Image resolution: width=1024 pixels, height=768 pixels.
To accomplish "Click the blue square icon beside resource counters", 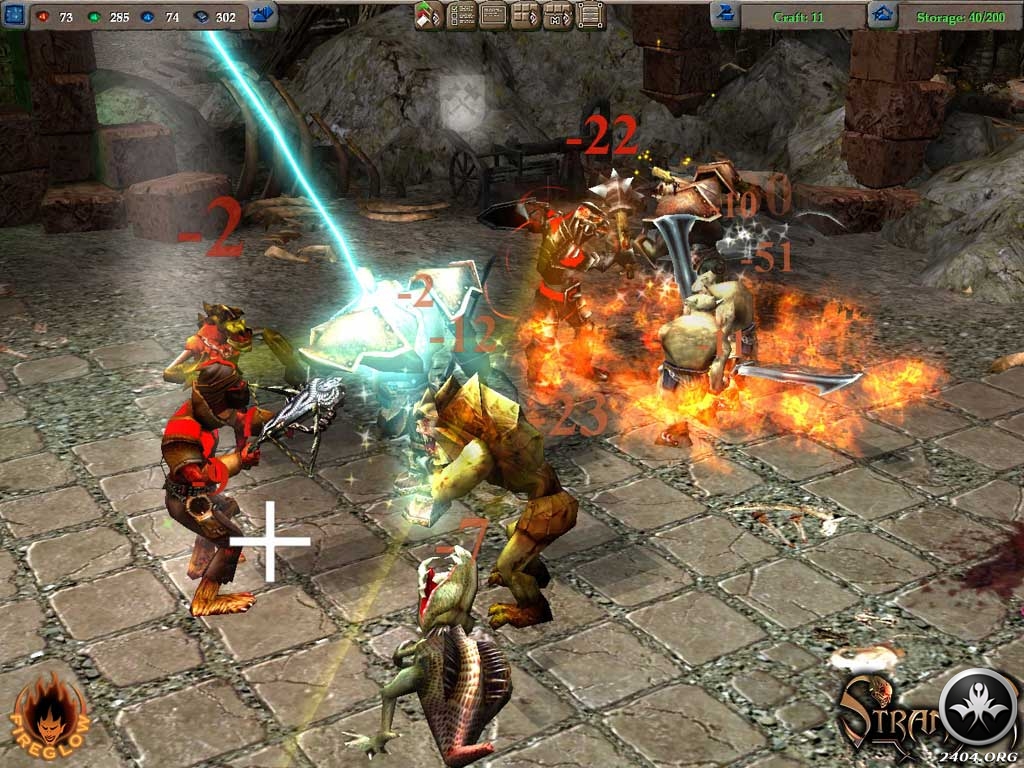I will 14,15.
